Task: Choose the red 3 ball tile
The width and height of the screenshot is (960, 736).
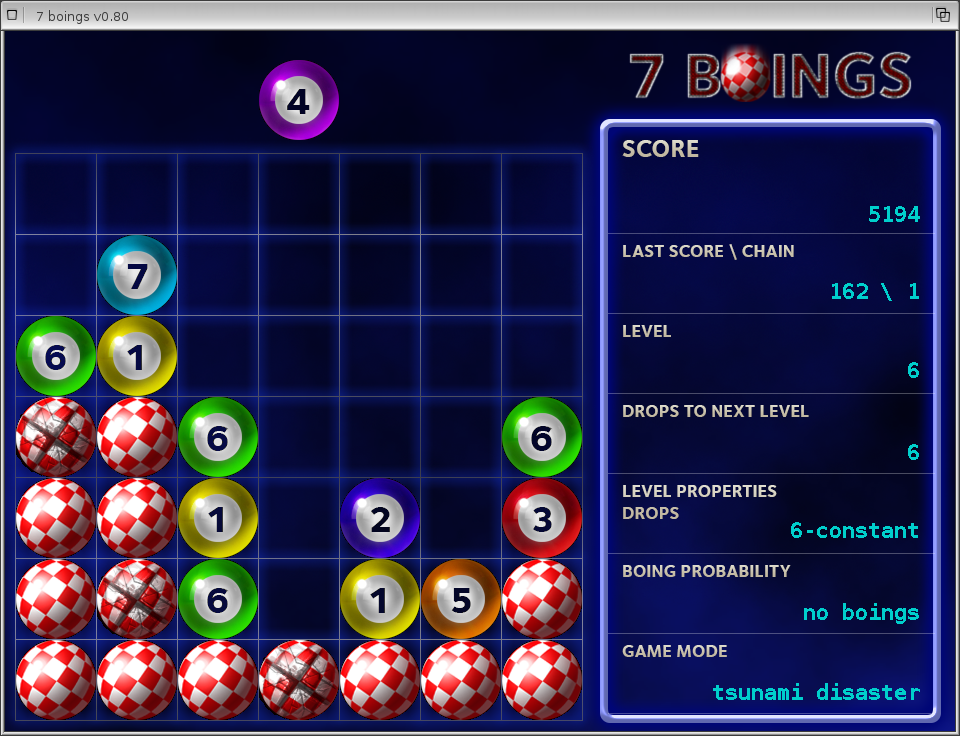Action: (x=542, y=518)
